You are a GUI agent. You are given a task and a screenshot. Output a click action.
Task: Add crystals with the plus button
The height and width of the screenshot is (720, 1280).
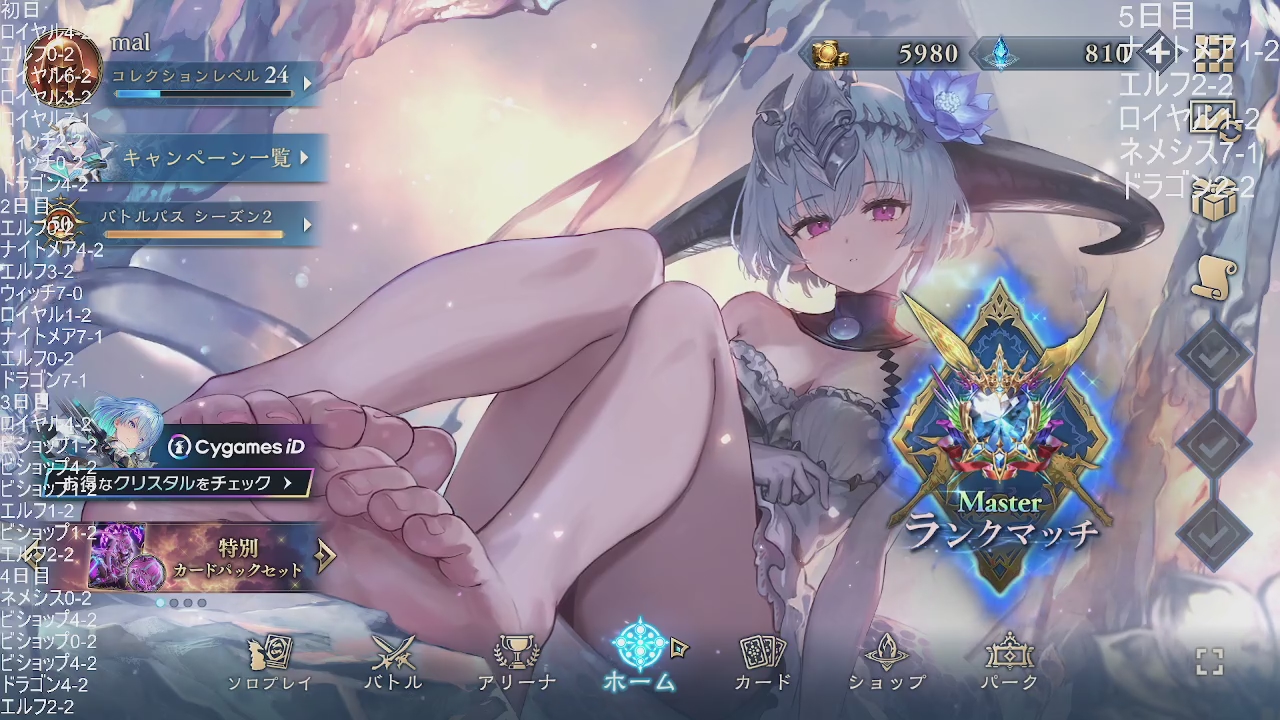1157,52
